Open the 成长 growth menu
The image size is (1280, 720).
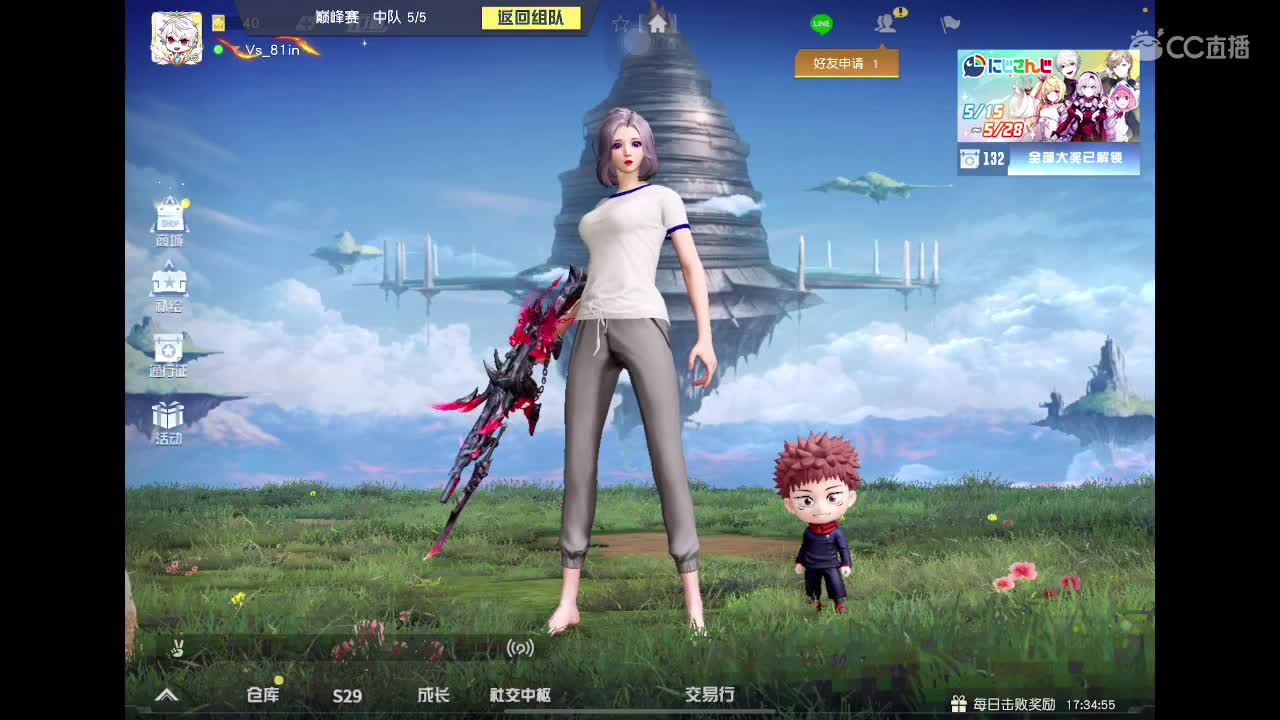(434, 694)
